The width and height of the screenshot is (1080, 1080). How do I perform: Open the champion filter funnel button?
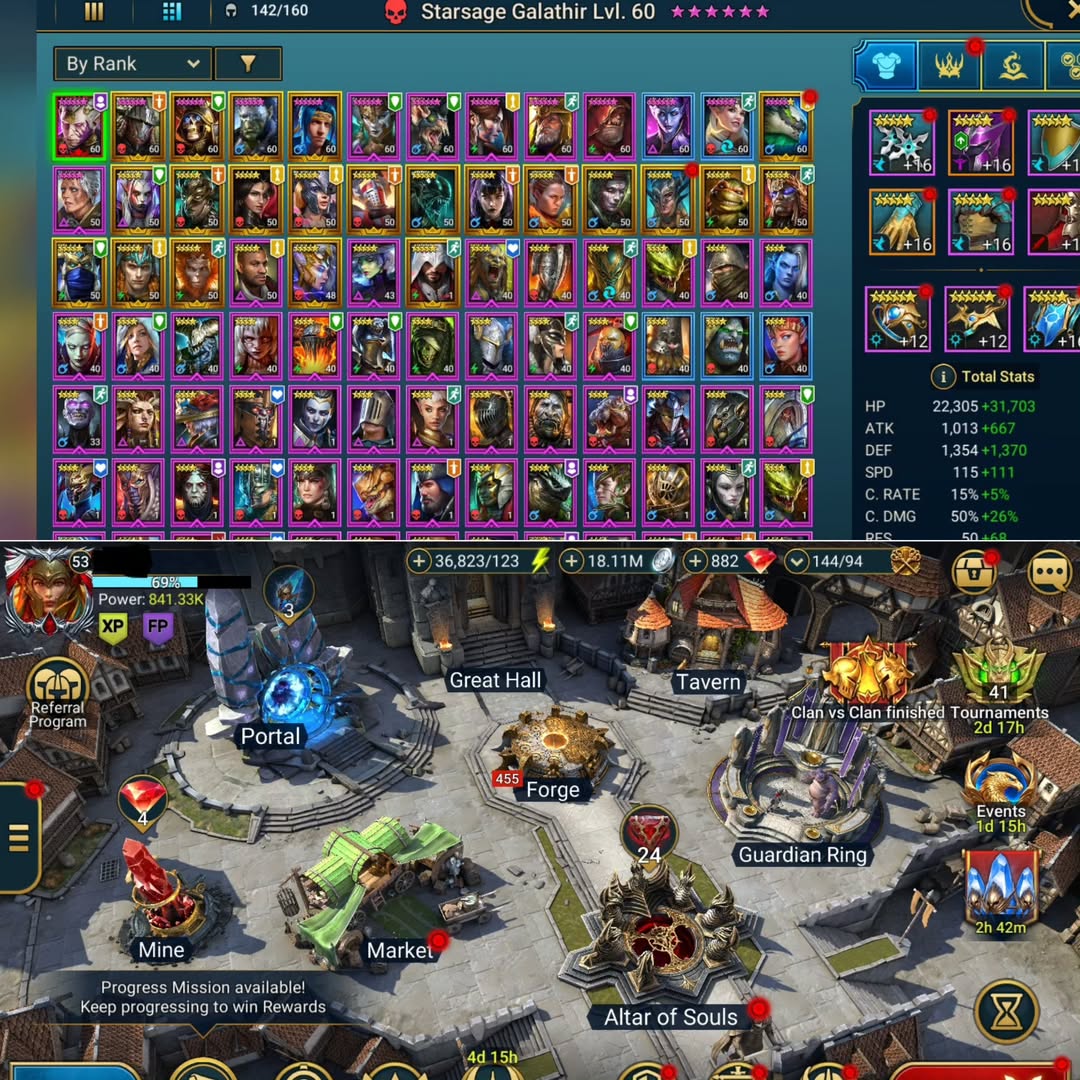[248, 64]
